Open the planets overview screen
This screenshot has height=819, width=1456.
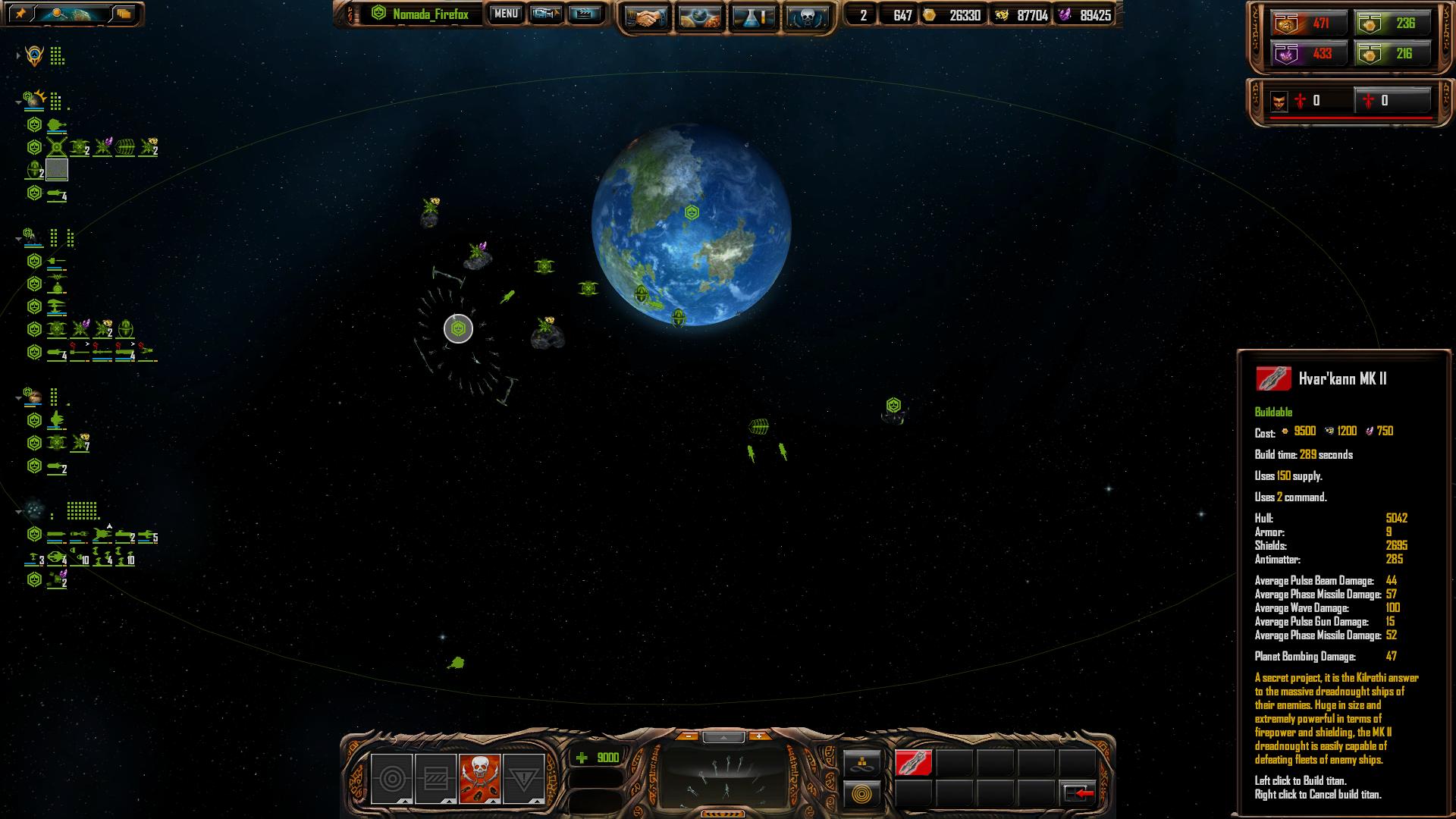click(701, 17)
